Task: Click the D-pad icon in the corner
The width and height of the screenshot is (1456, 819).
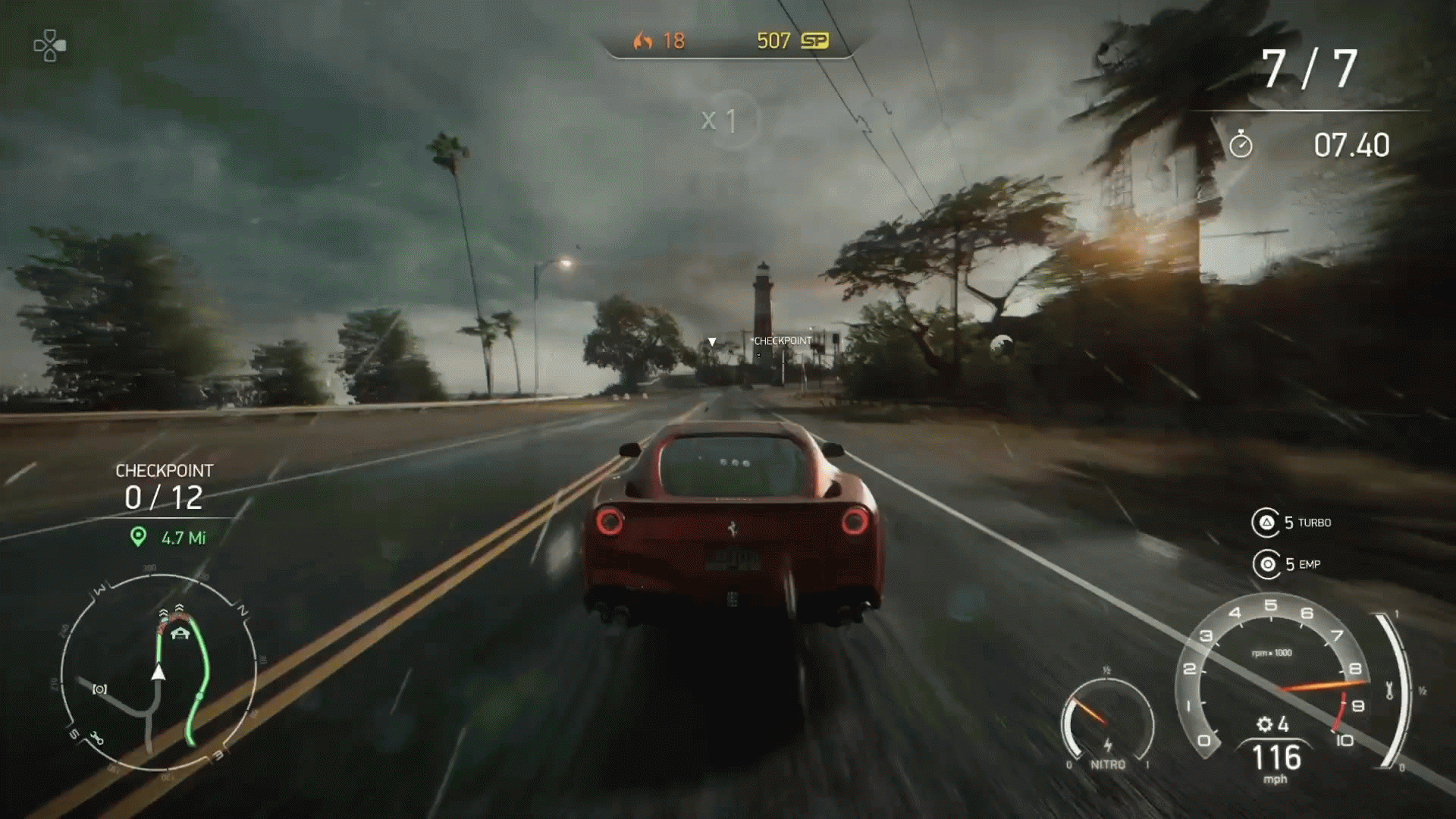Action: tap(49, 45)
